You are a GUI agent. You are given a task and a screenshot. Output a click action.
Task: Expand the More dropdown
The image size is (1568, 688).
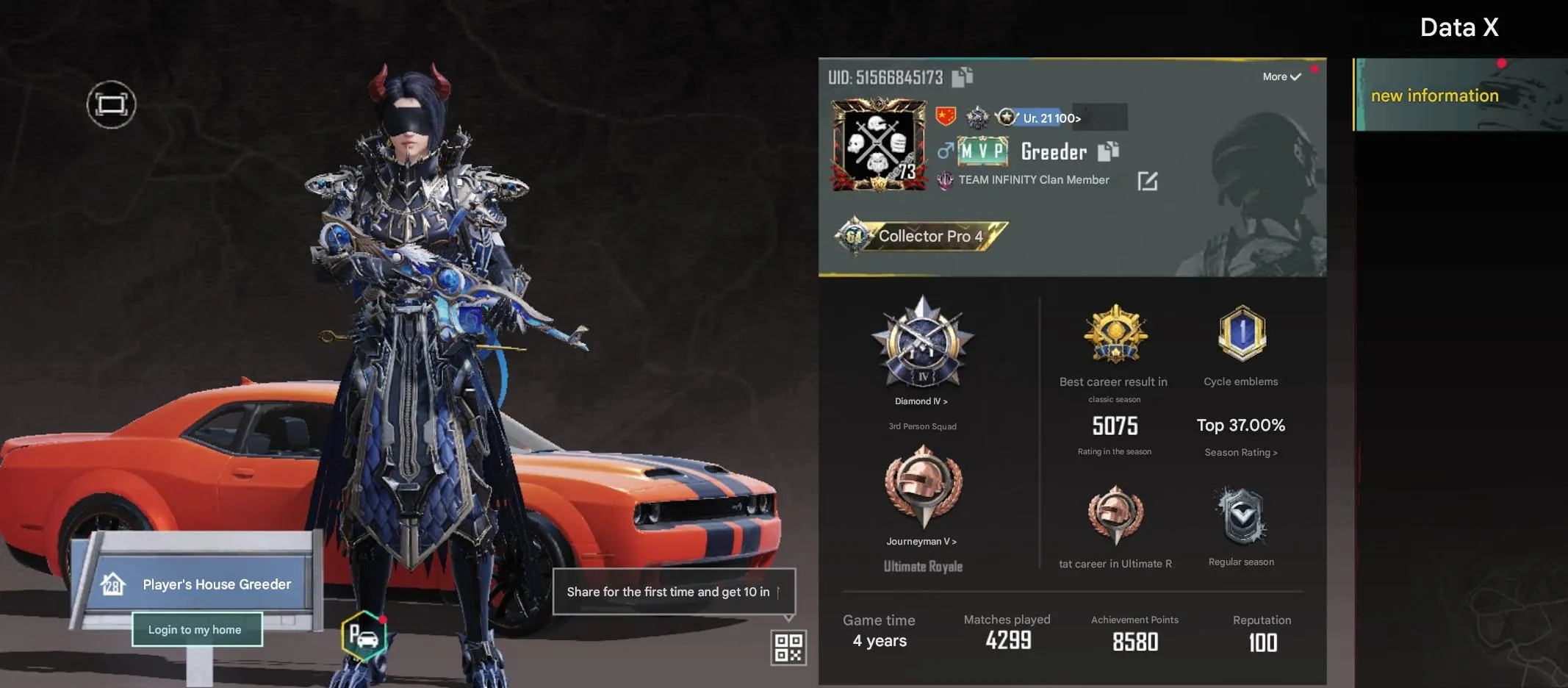click(1281, 76)
